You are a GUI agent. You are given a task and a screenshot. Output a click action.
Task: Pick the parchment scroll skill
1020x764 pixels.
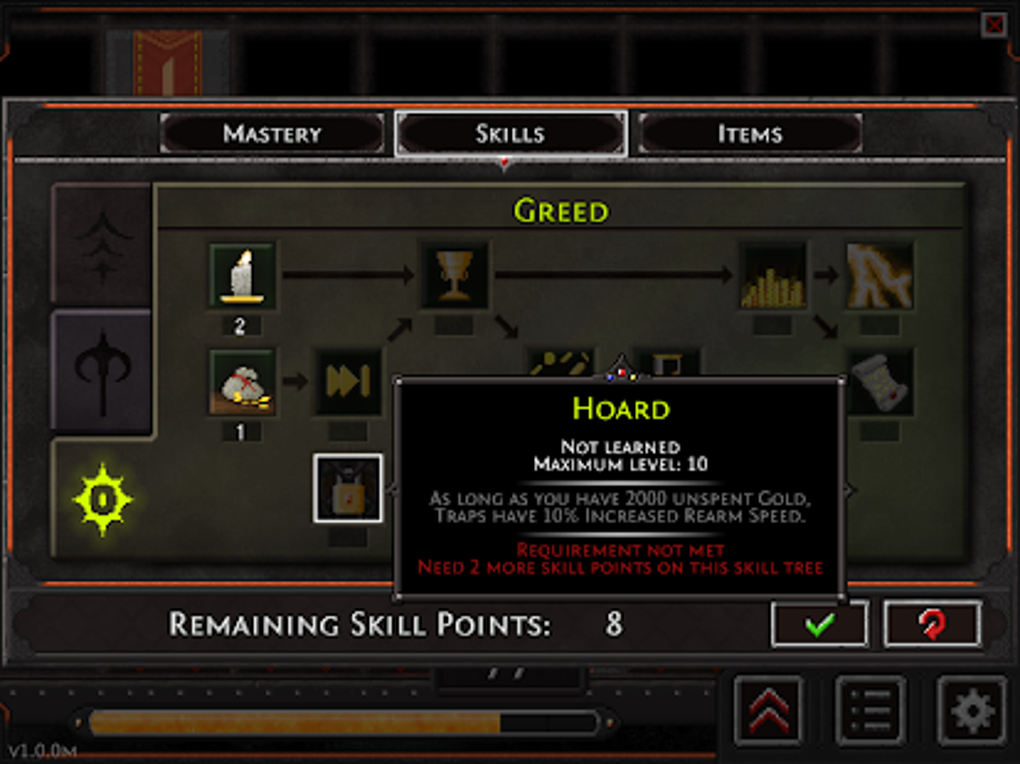tap(879, 382)
